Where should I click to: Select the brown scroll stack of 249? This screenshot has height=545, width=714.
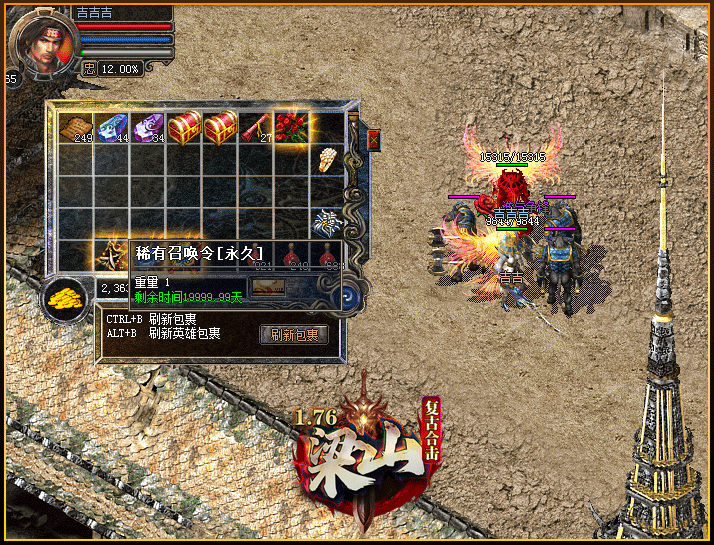pyautogui.click(x=76, y=127)
